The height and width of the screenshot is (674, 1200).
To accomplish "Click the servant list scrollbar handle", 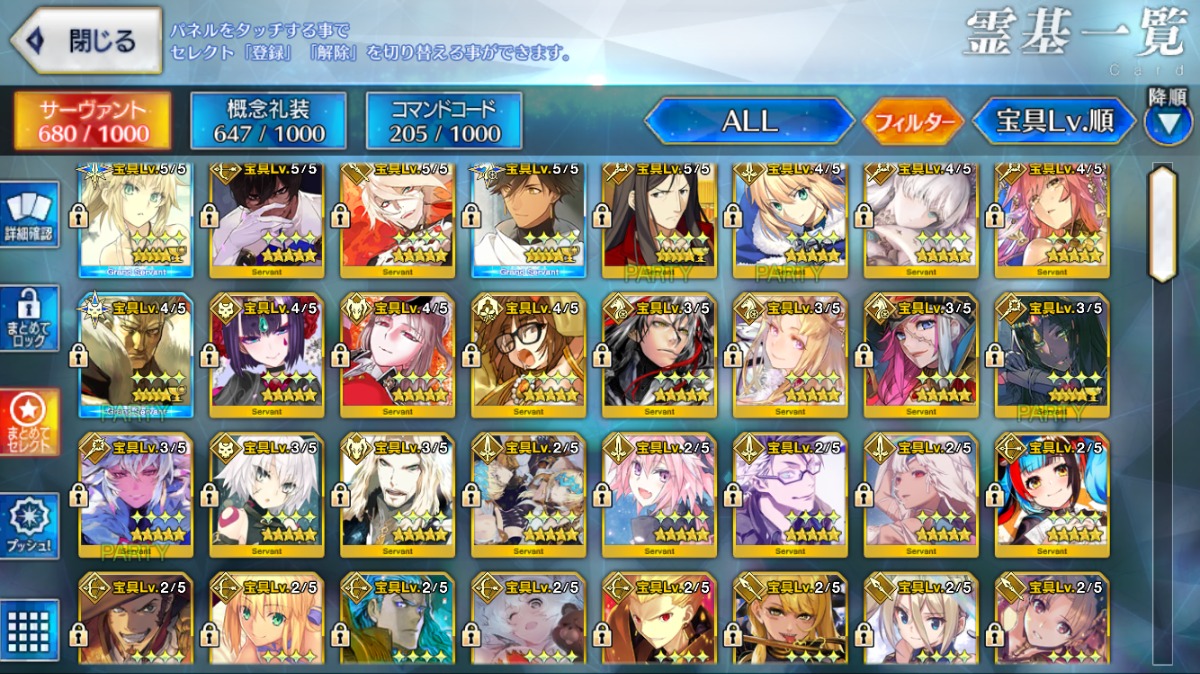I will pyautogui.click(x=1162, y=223).
